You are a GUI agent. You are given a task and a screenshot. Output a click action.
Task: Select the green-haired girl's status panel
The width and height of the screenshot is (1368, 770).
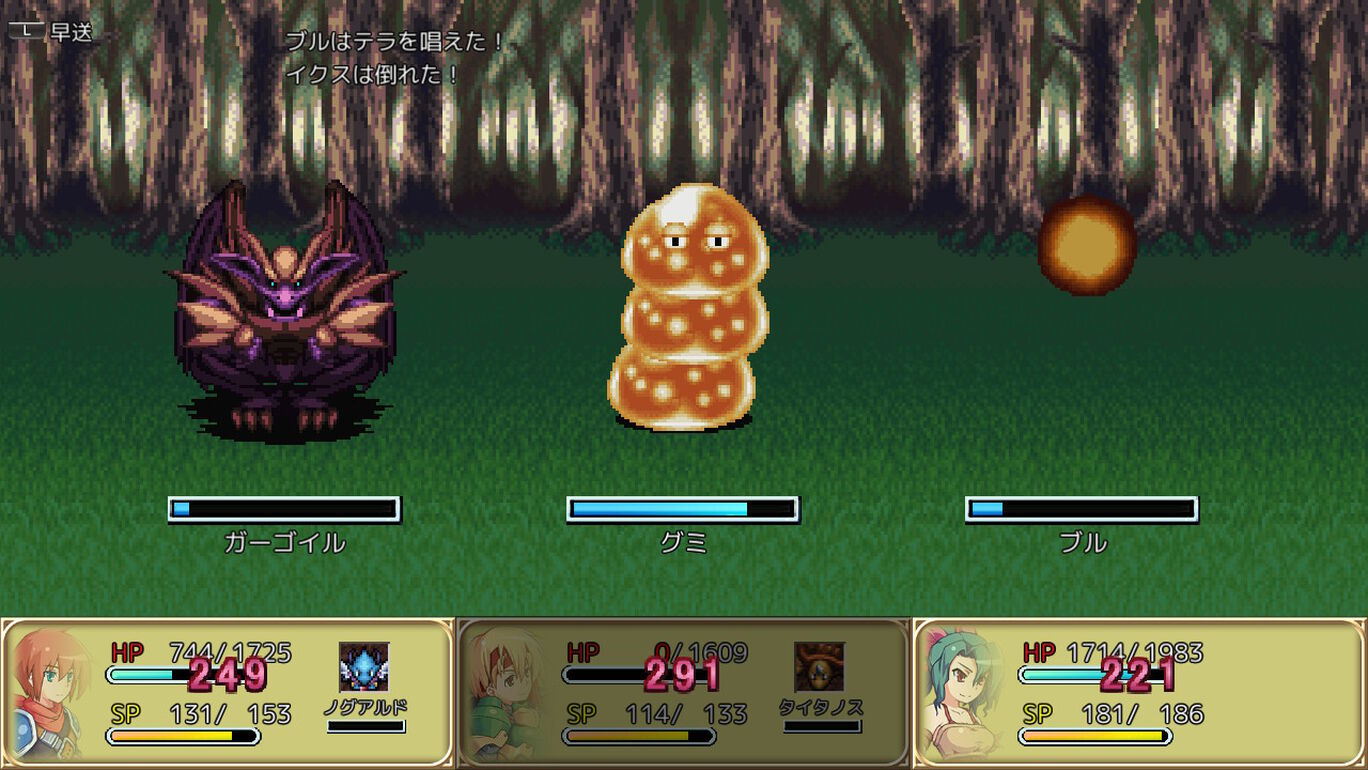click(x=1139, y=692)
